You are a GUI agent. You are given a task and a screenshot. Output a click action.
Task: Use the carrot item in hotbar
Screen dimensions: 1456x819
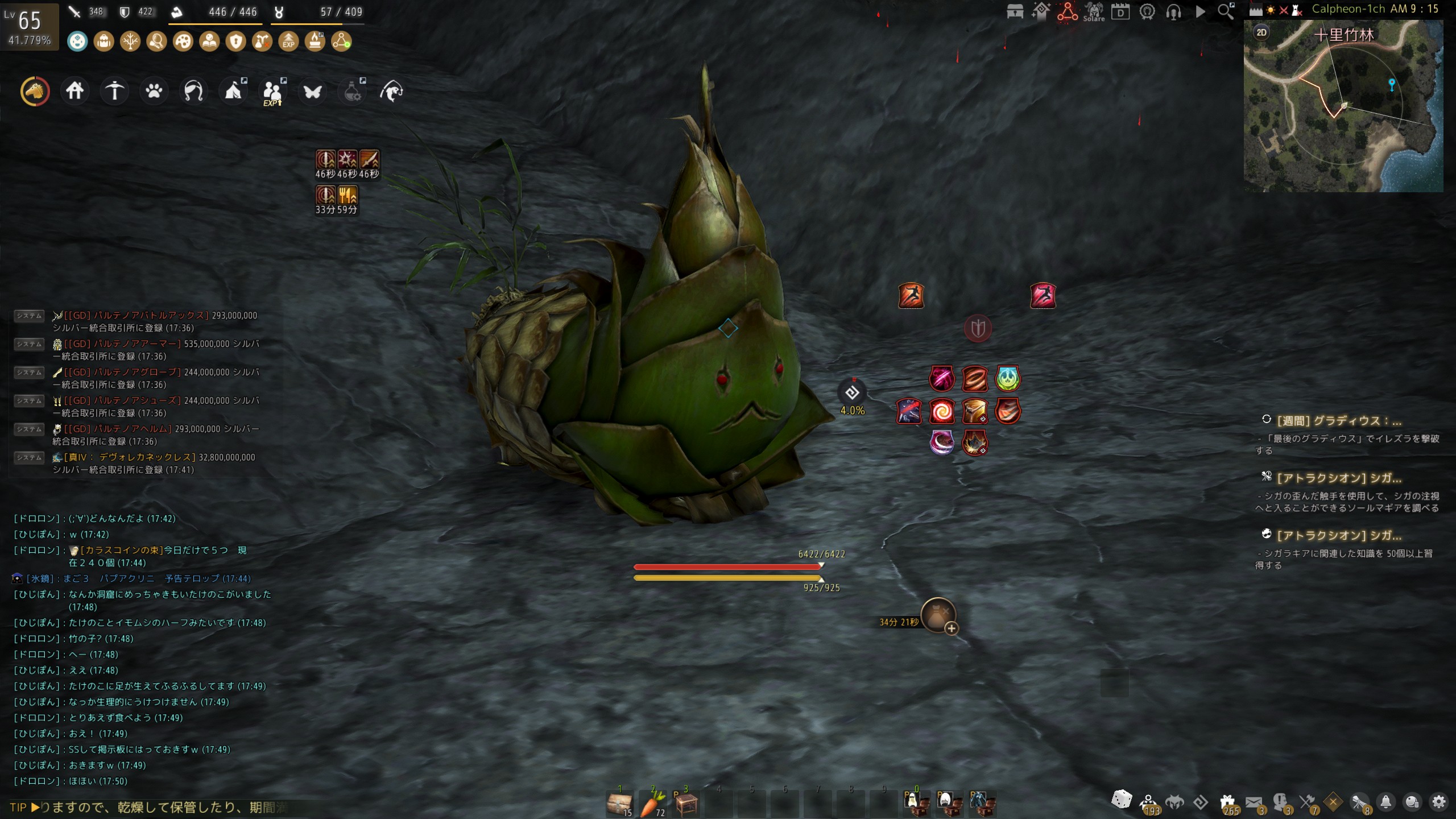(x=653, y=804)
